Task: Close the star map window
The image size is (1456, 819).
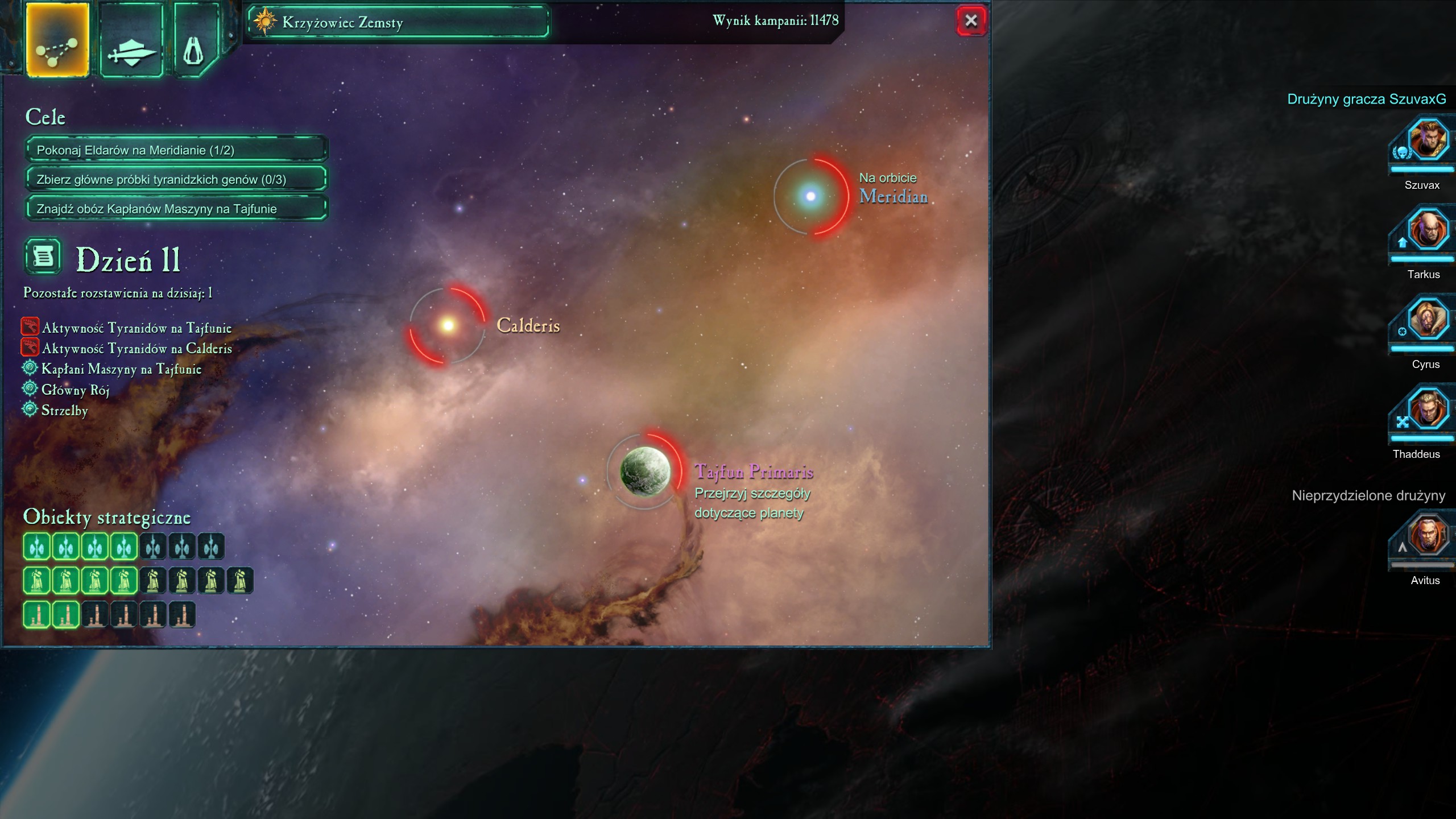Action: [970, 21]
